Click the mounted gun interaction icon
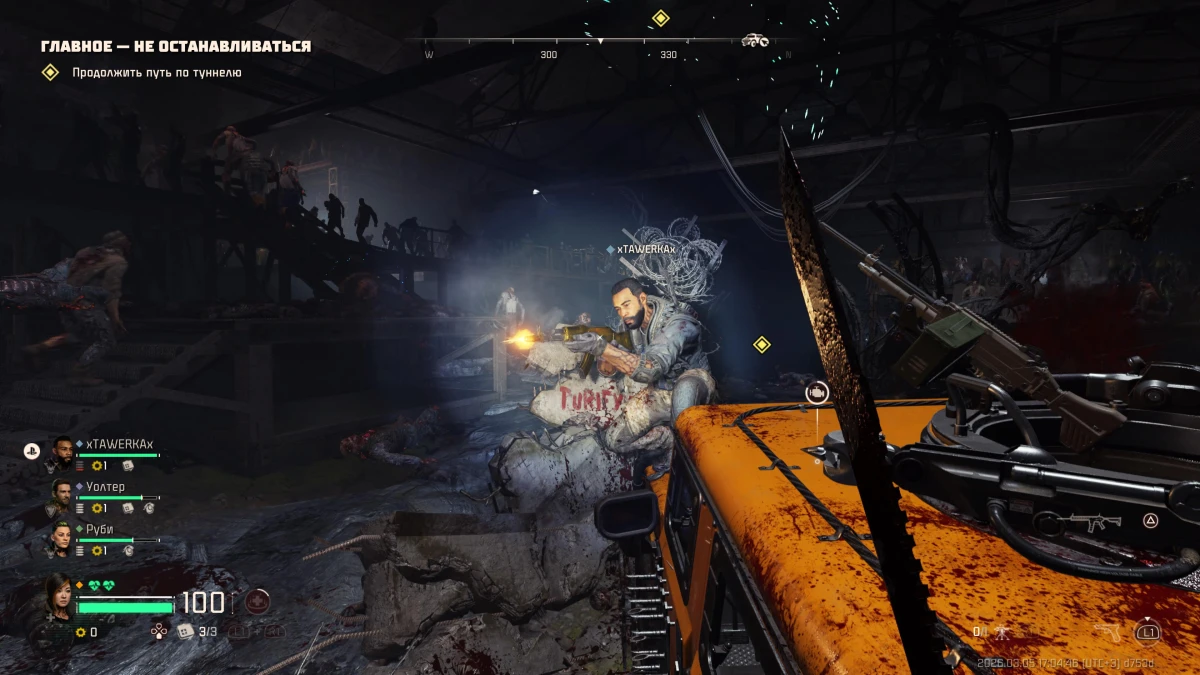This screenshot has width=1200, height=675. [818, 393]
